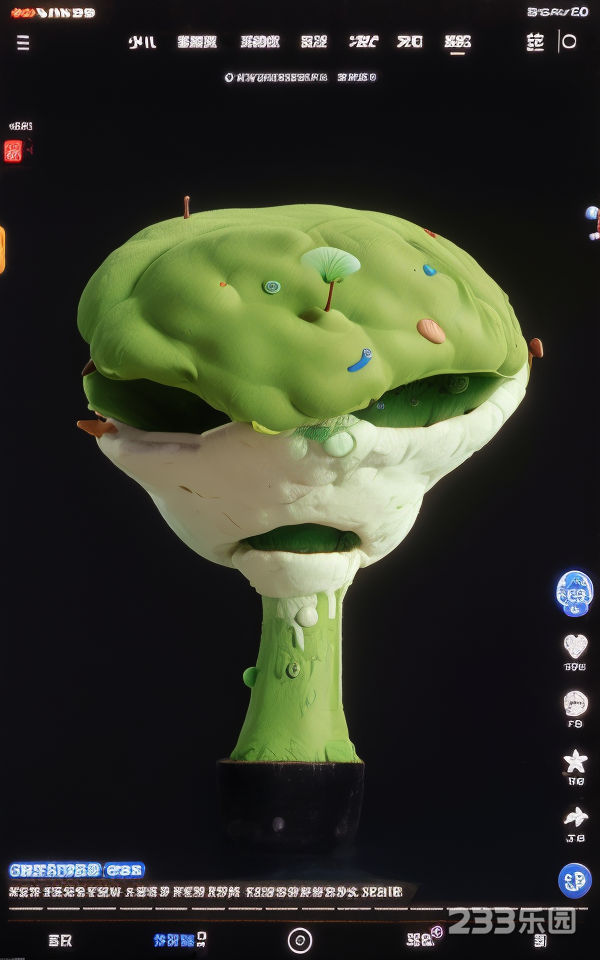
Task: Tap the blue highlighted username tag
Action: click(77, 870)
